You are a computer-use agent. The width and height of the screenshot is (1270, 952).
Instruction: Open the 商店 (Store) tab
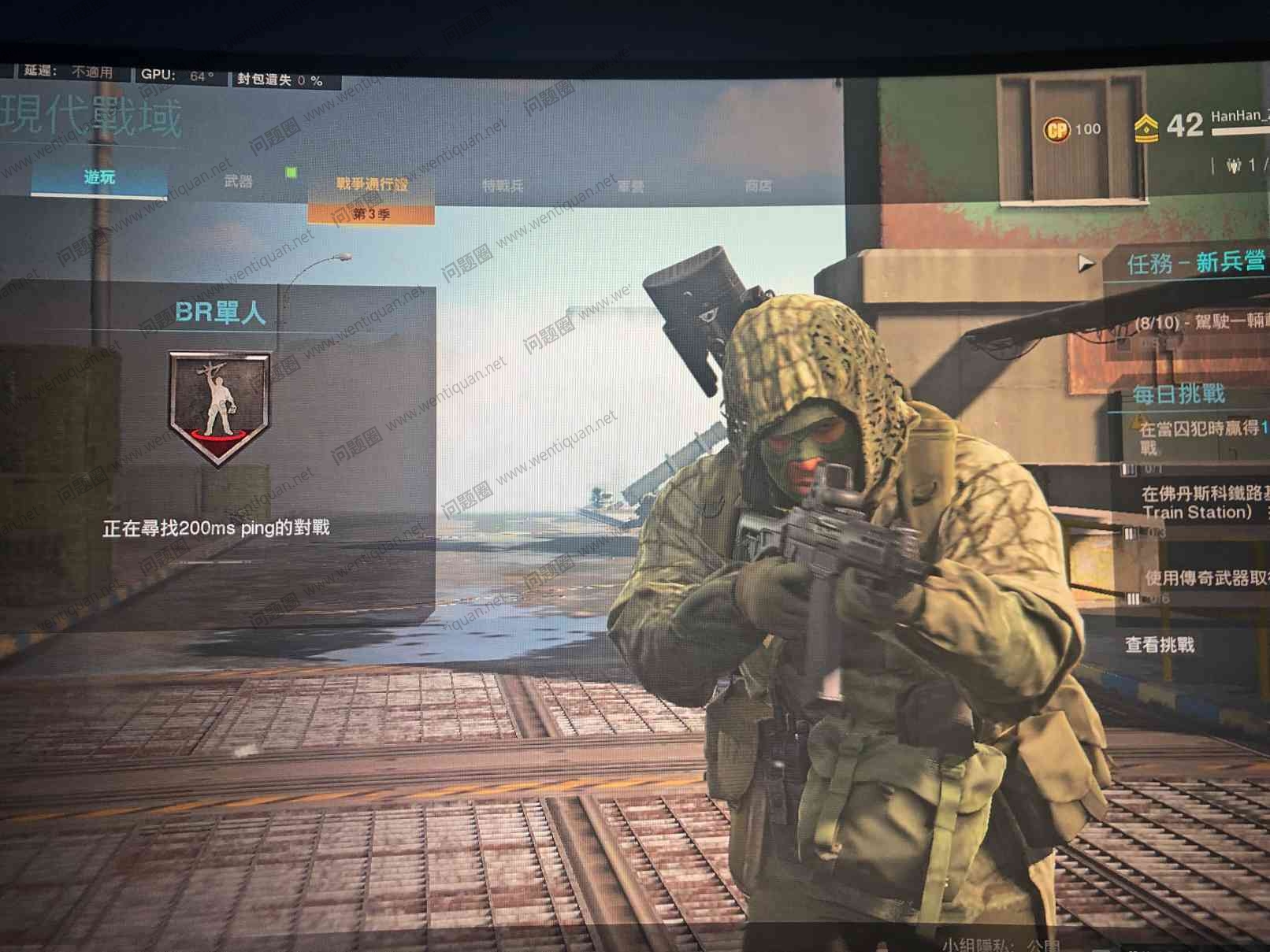(758, 186)
